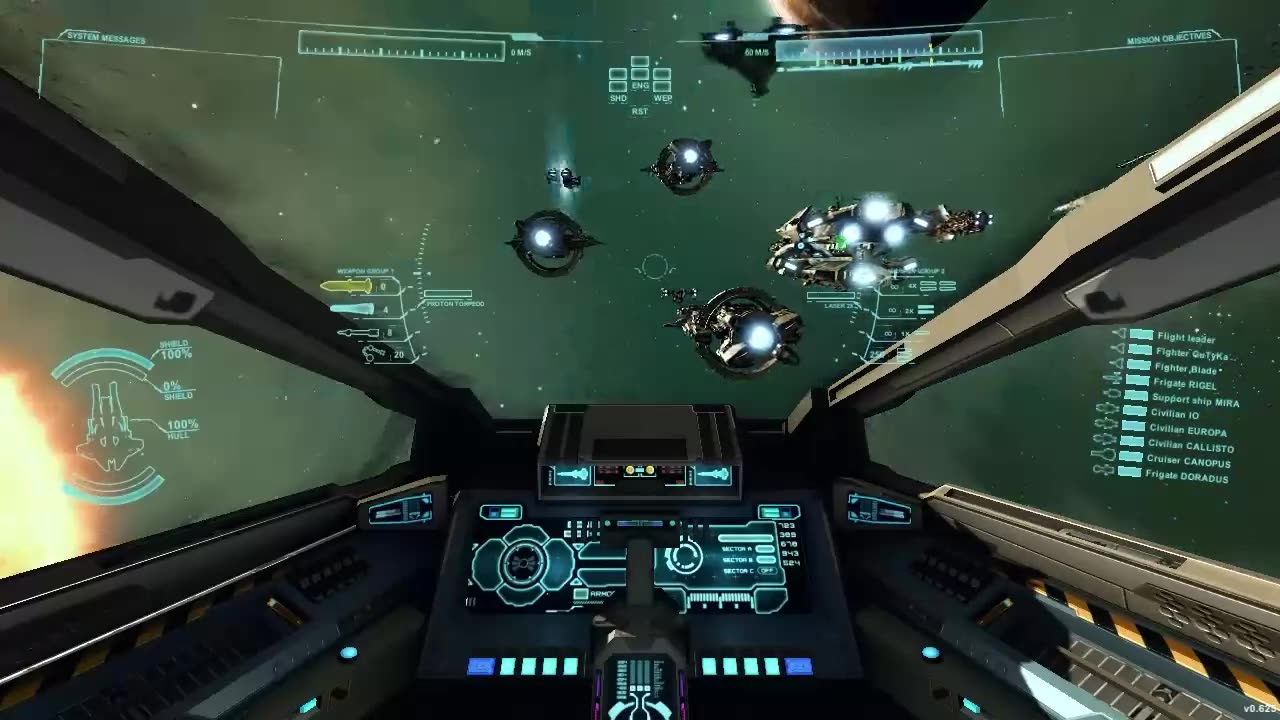Open the System Messages panel
The height and width of the screenshot is (720, 1280).
[x=106, y=39]
